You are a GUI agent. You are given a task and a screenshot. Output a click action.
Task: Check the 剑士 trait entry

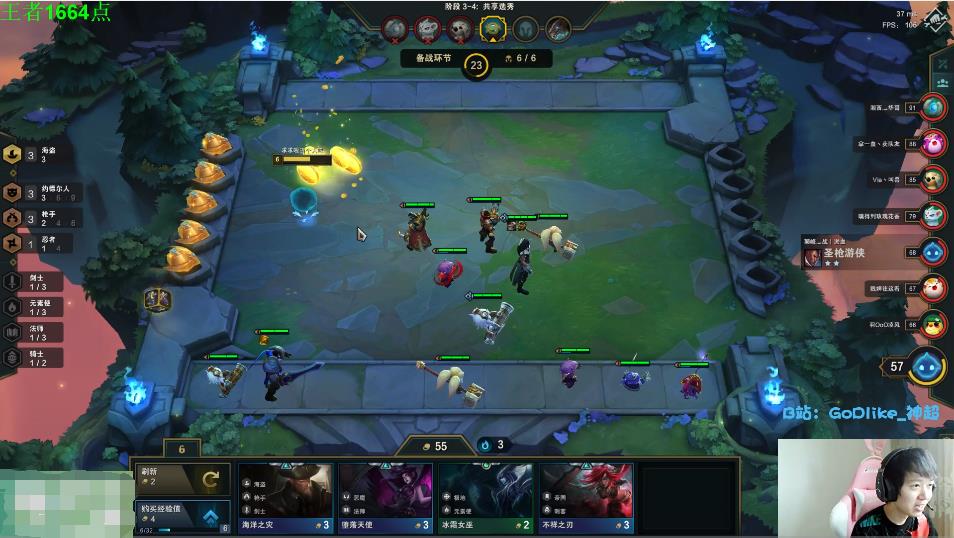(30, 282)
